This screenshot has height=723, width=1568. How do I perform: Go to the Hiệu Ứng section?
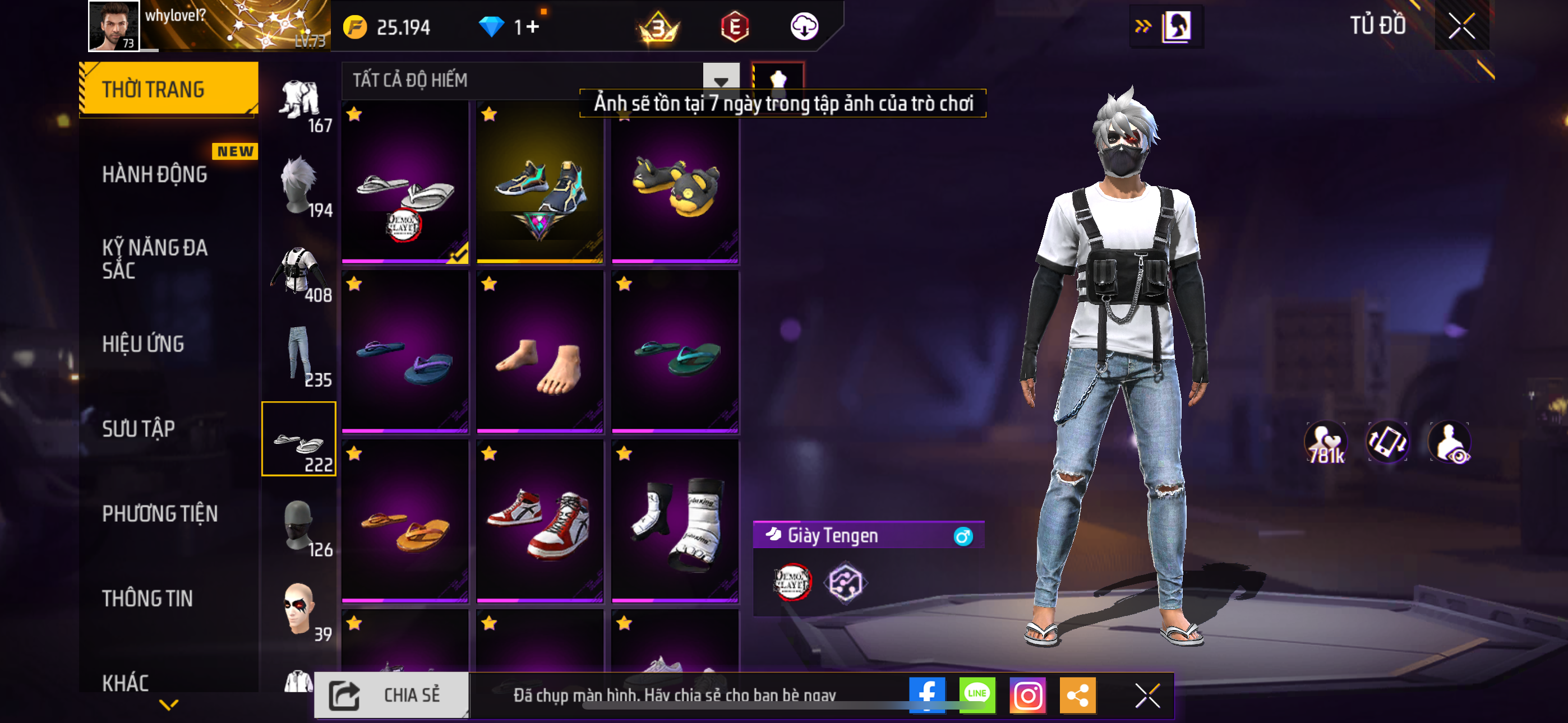[143, 344]
